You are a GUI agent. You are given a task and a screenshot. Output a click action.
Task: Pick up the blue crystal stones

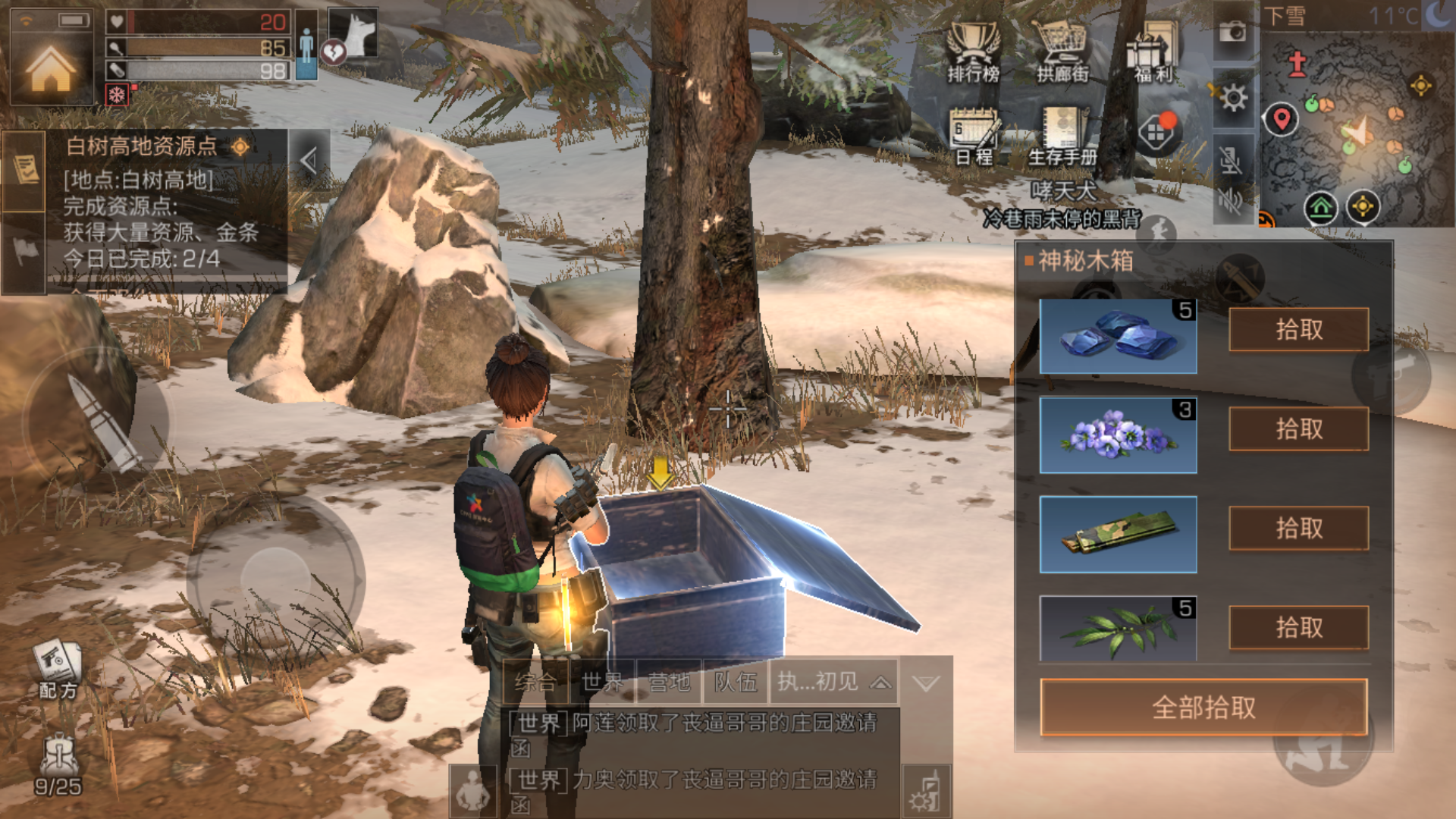(1298, 330)
